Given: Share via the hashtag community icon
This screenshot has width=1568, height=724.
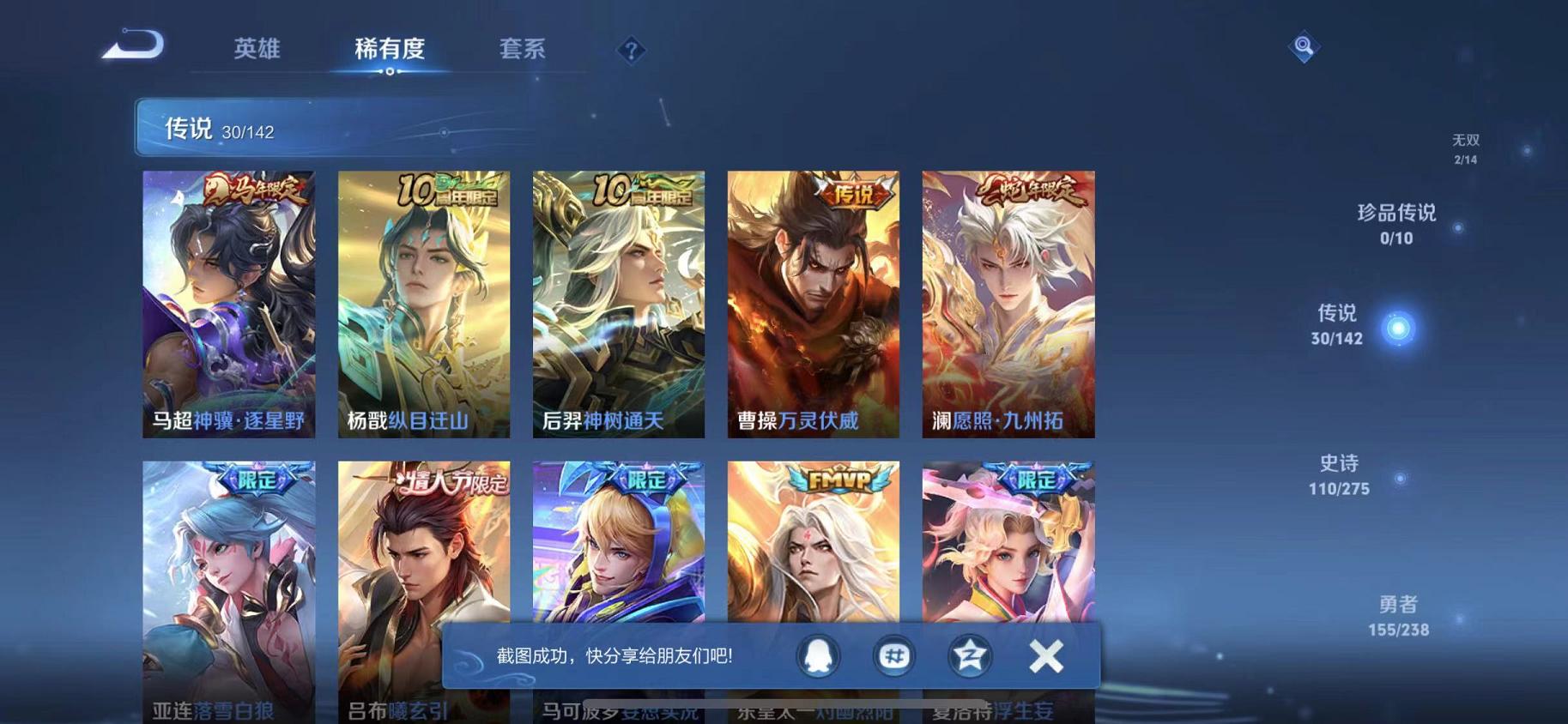Looking at the screenshot, I should coord(894,655).
